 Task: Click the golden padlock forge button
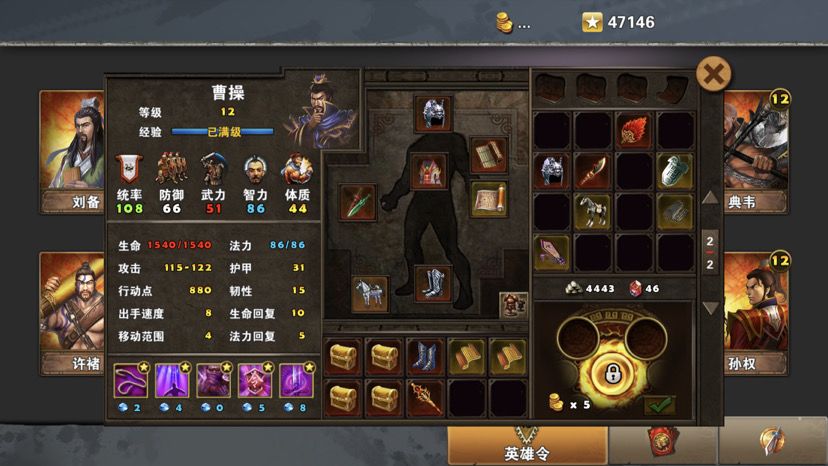click(x=608, y=375)
